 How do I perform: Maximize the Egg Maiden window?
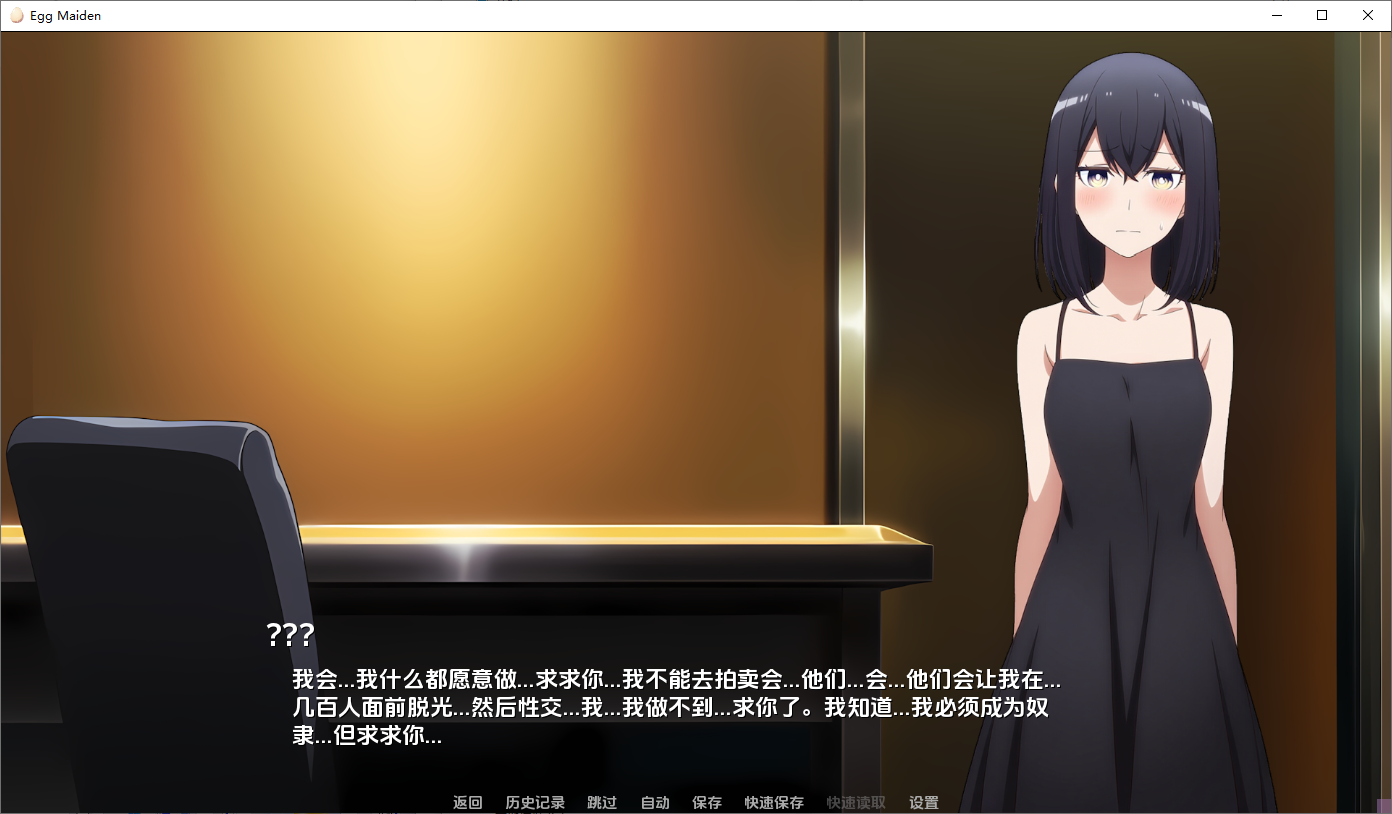pyautogui.click(x=1322, y=15)
